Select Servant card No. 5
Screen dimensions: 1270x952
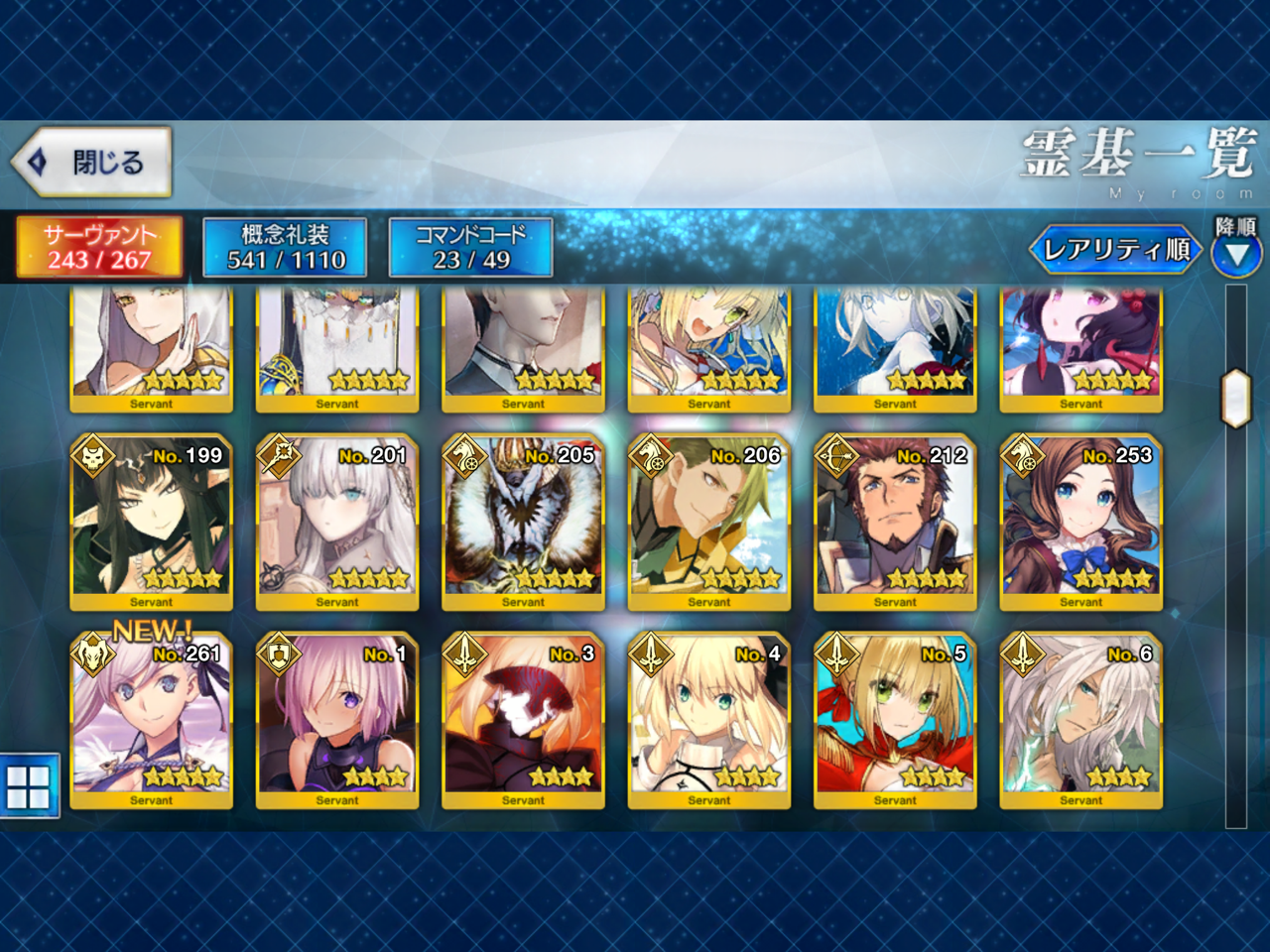(x=895, y=720)
